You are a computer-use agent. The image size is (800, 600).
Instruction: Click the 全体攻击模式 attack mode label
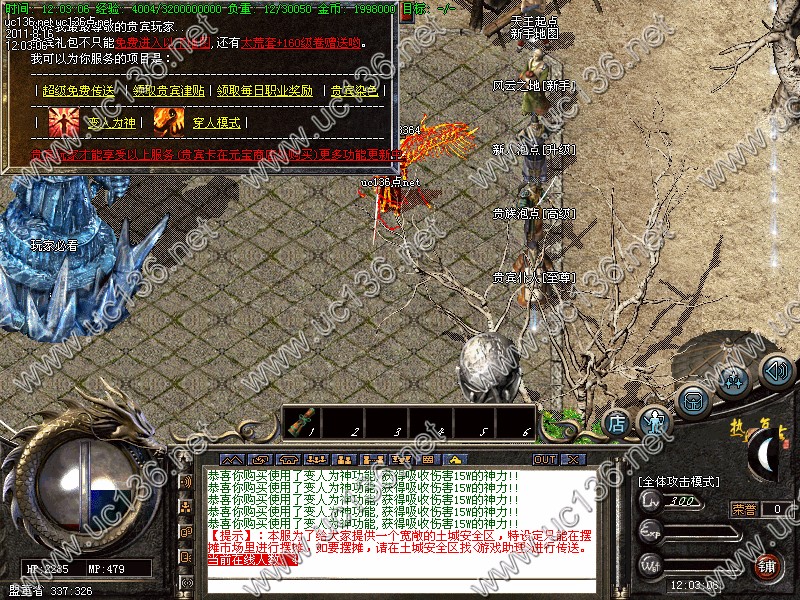[x=678, y=482]
